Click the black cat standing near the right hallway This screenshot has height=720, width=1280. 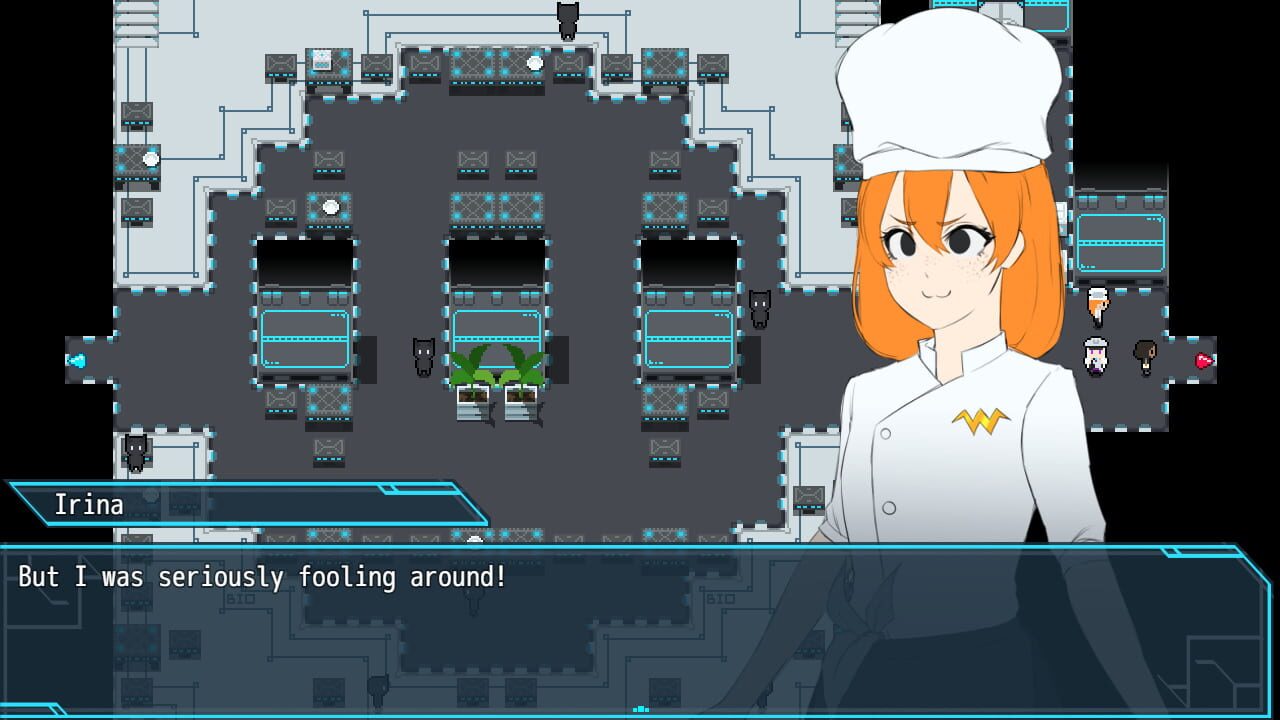point(761,310)
